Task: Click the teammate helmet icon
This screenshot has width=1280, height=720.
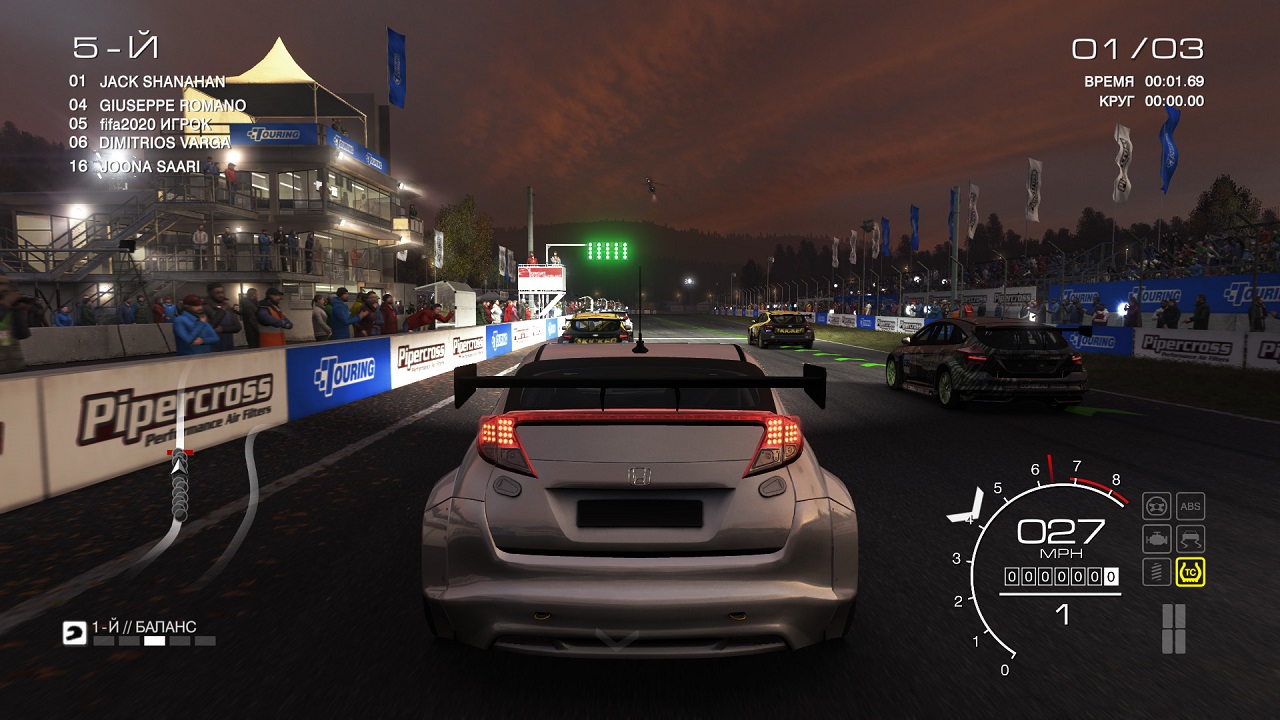Action: [75, 632]
